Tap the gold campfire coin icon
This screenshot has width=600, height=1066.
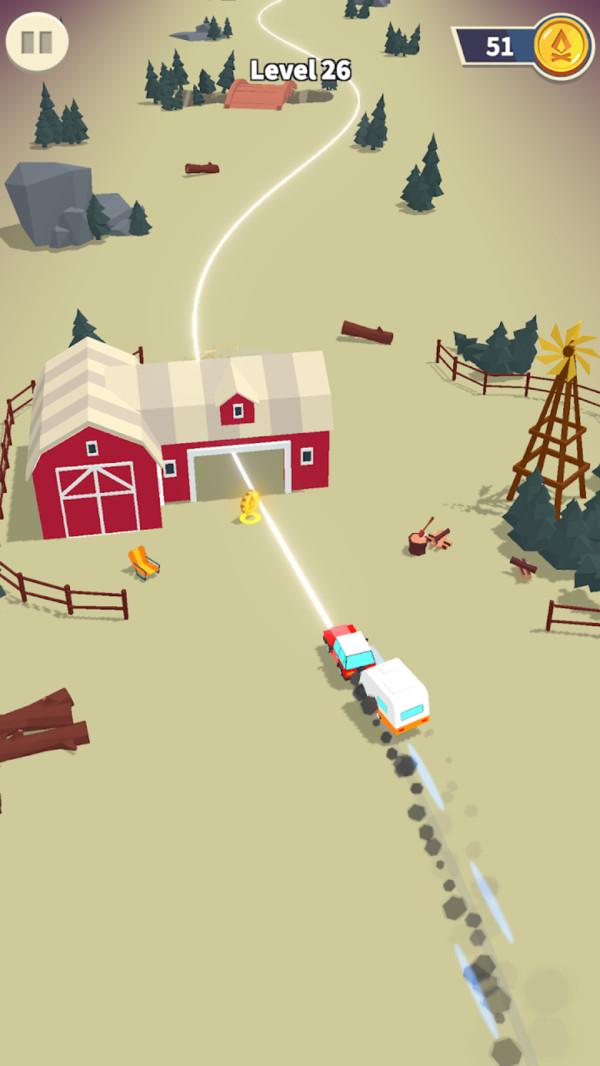point(561,46)
